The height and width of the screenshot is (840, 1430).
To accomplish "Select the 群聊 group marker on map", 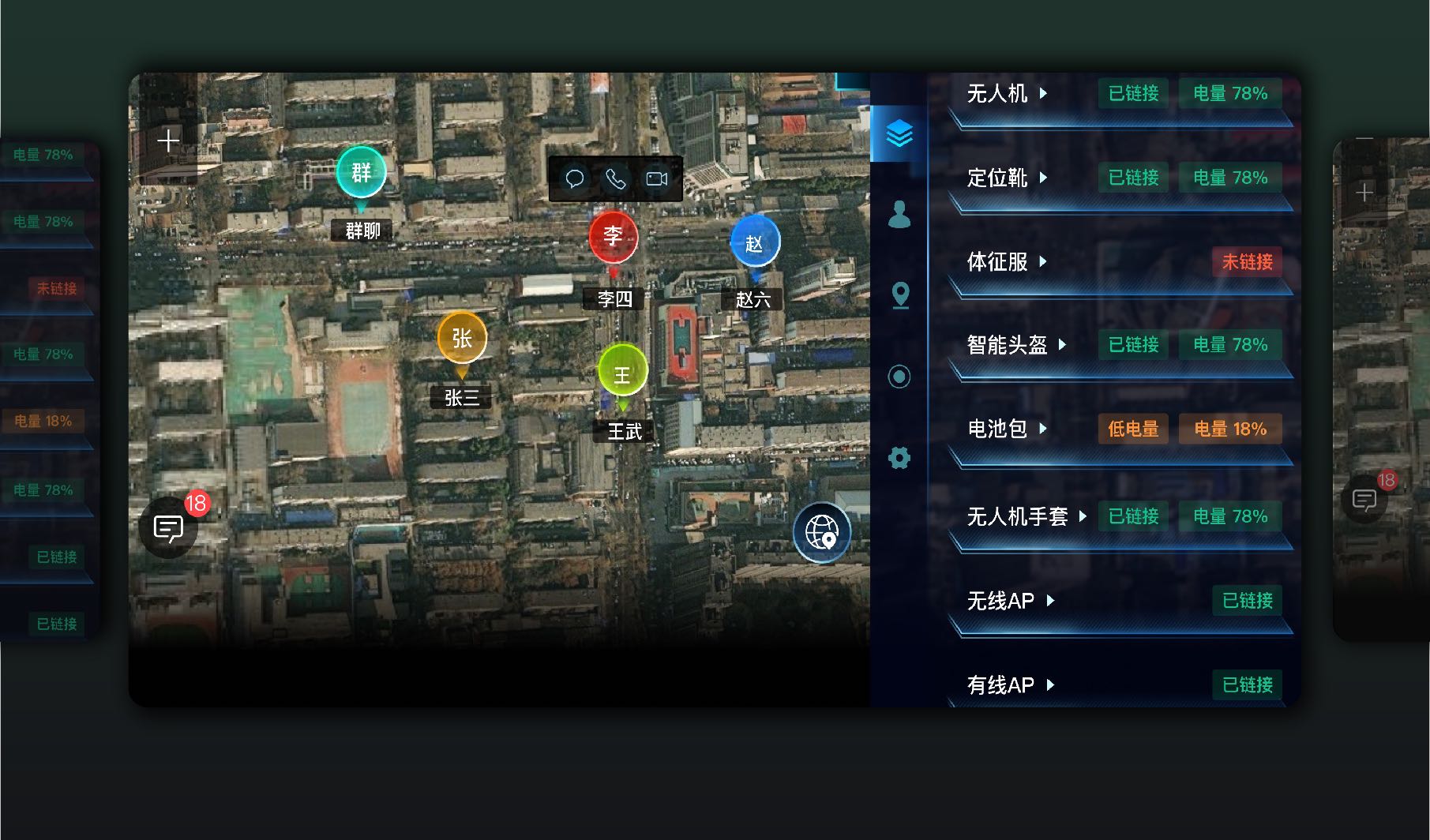I will click(361, 173).
